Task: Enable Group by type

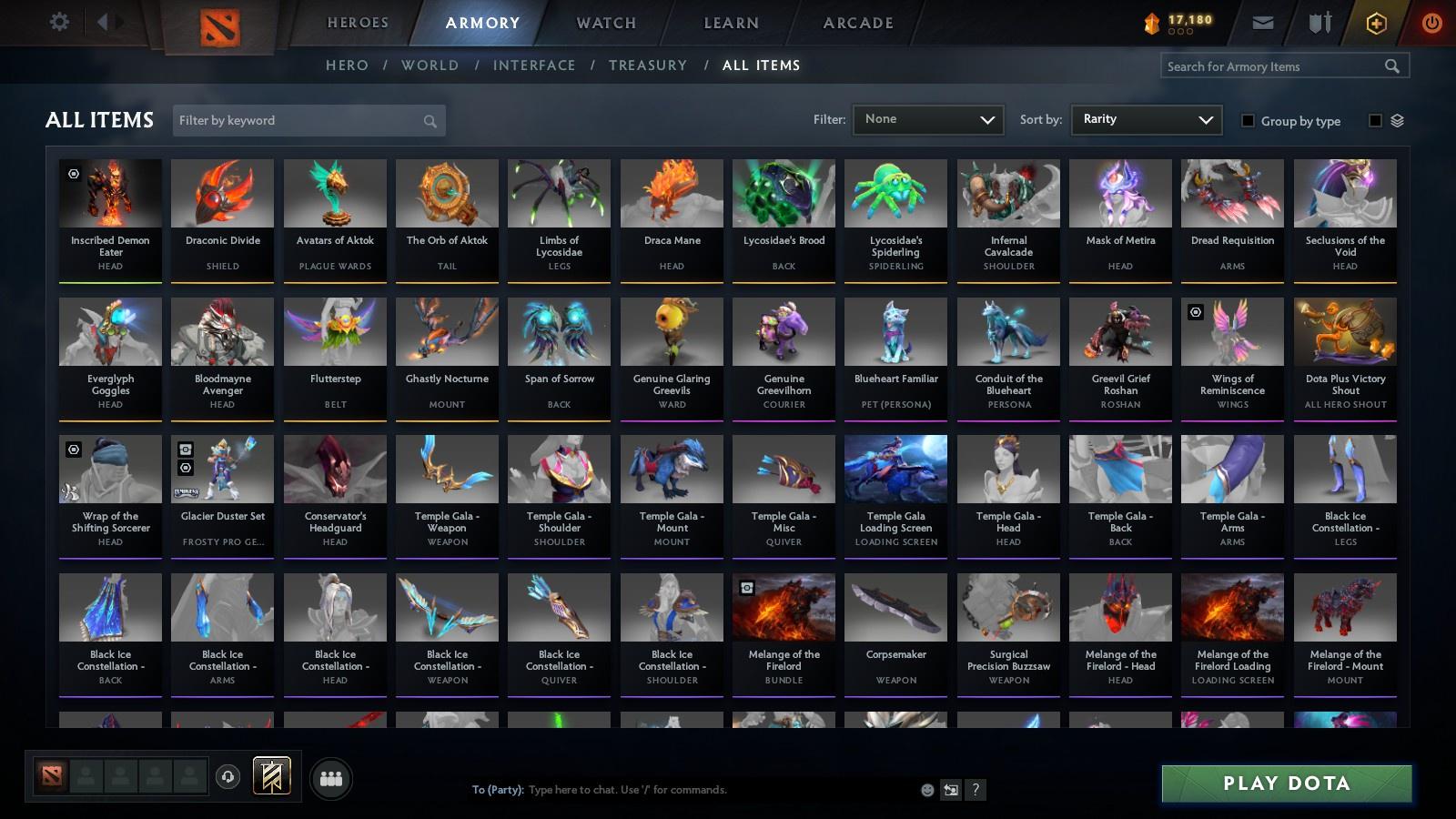Action: click(1248, 120)
